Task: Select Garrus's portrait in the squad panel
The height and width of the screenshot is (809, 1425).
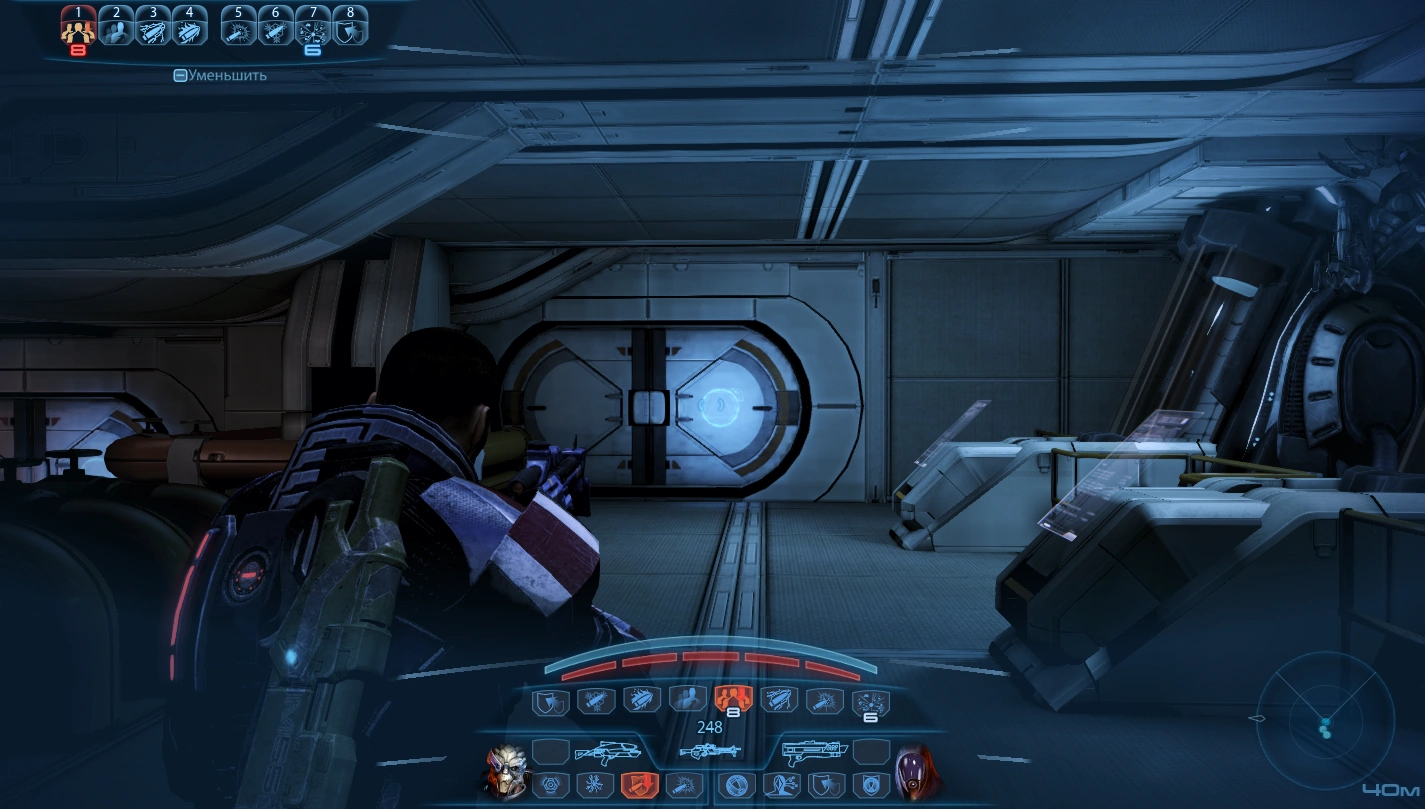Action: (505, 770)
